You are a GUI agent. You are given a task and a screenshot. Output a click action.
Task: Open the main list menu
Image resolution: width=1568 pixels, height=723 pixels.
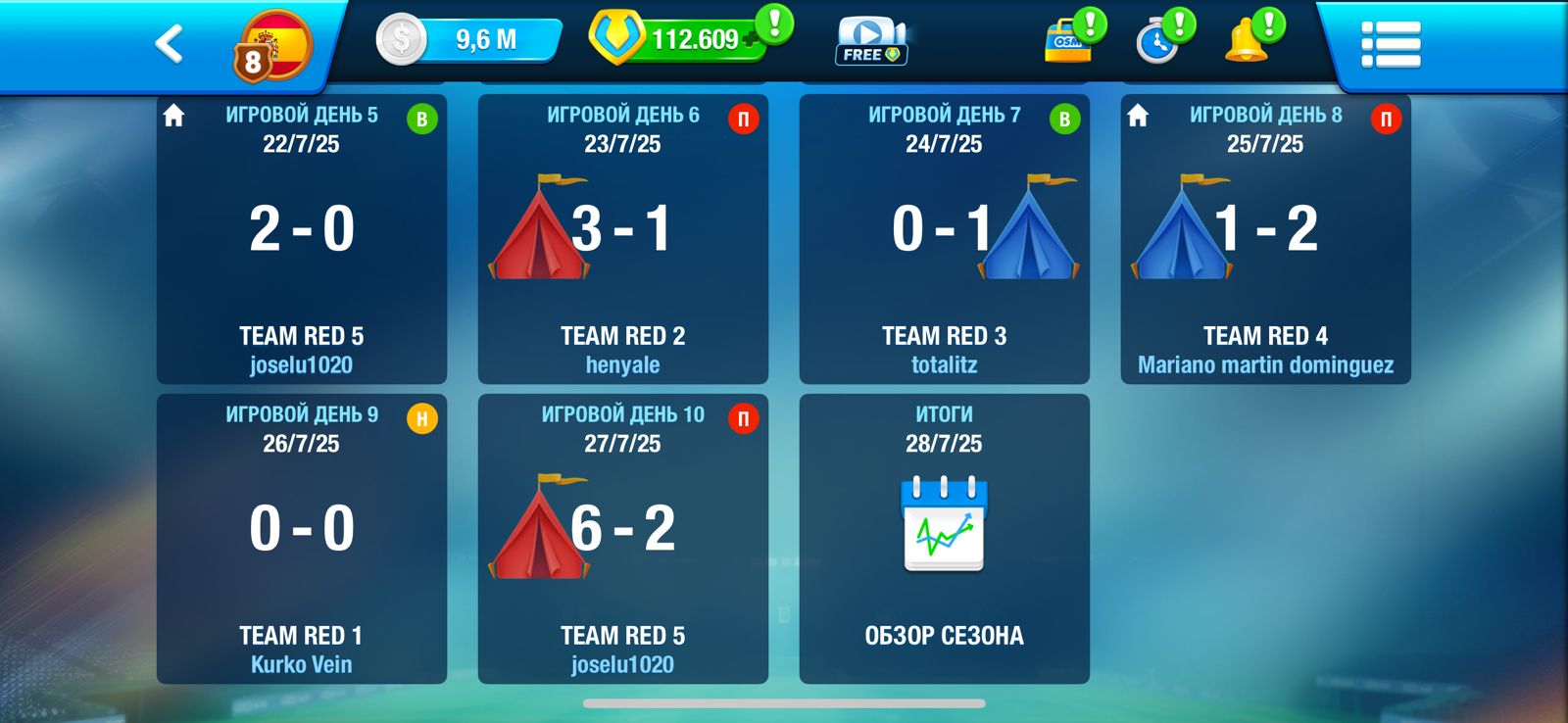click(x=1391, y=45)
